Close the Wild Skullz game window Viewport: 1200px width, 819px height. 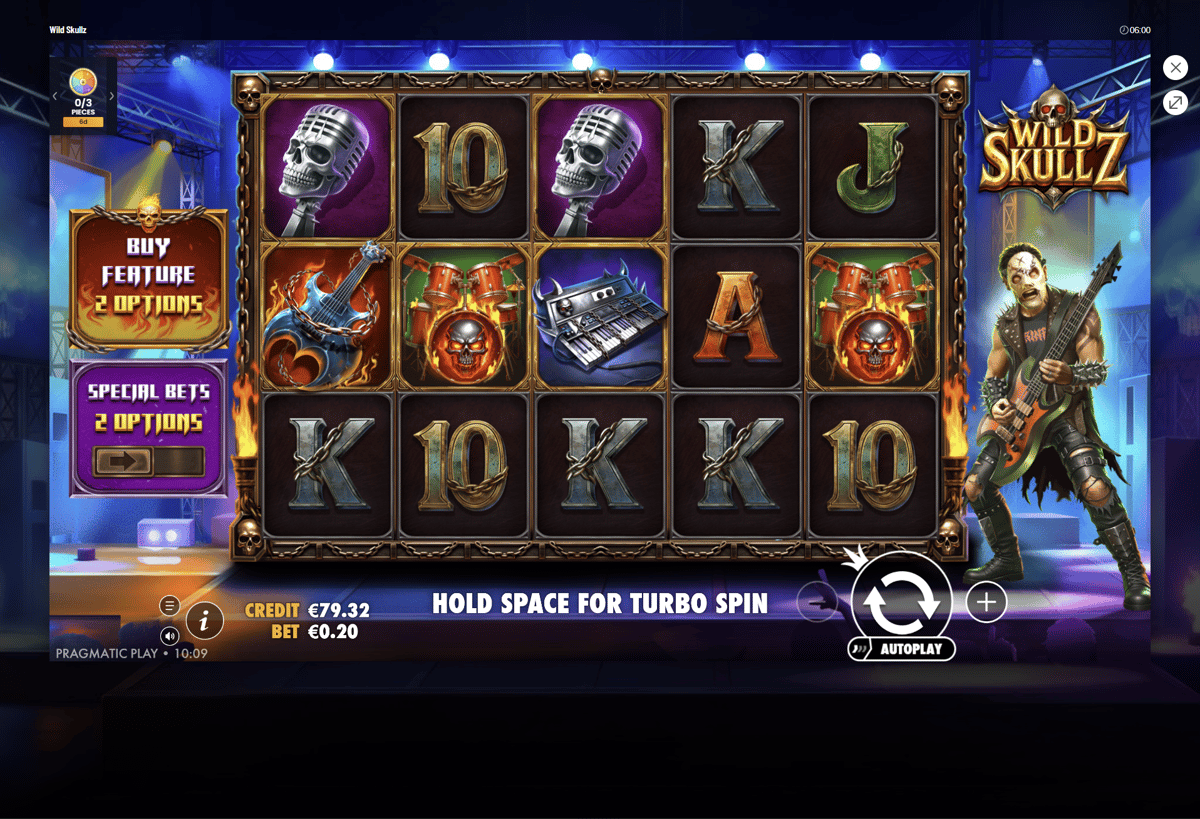[x=1175, y=67]
